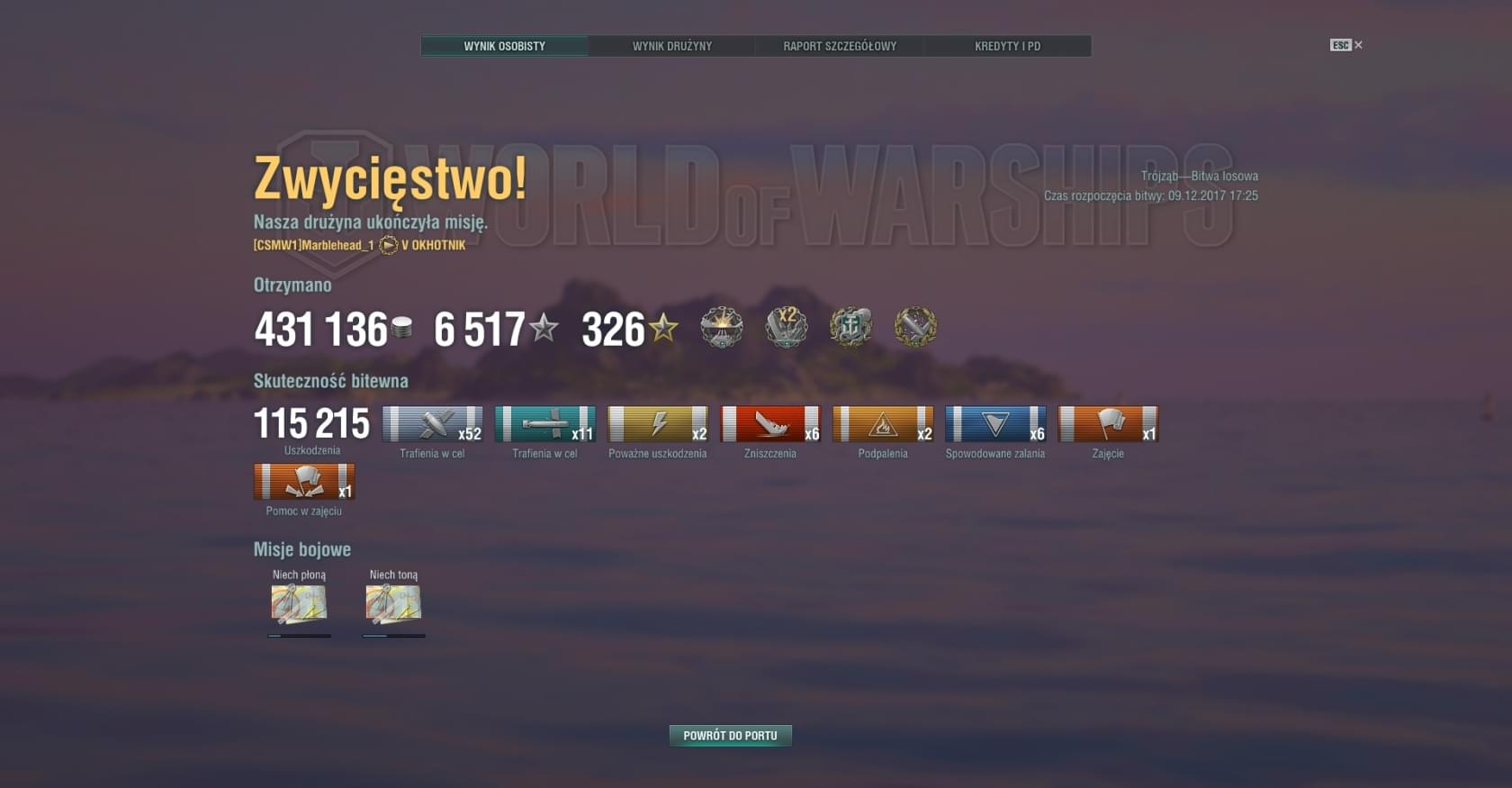Screen dimensions: 1512x788
Task: Open the Wynik Drużyny tab
Action: tap(671, 46)
